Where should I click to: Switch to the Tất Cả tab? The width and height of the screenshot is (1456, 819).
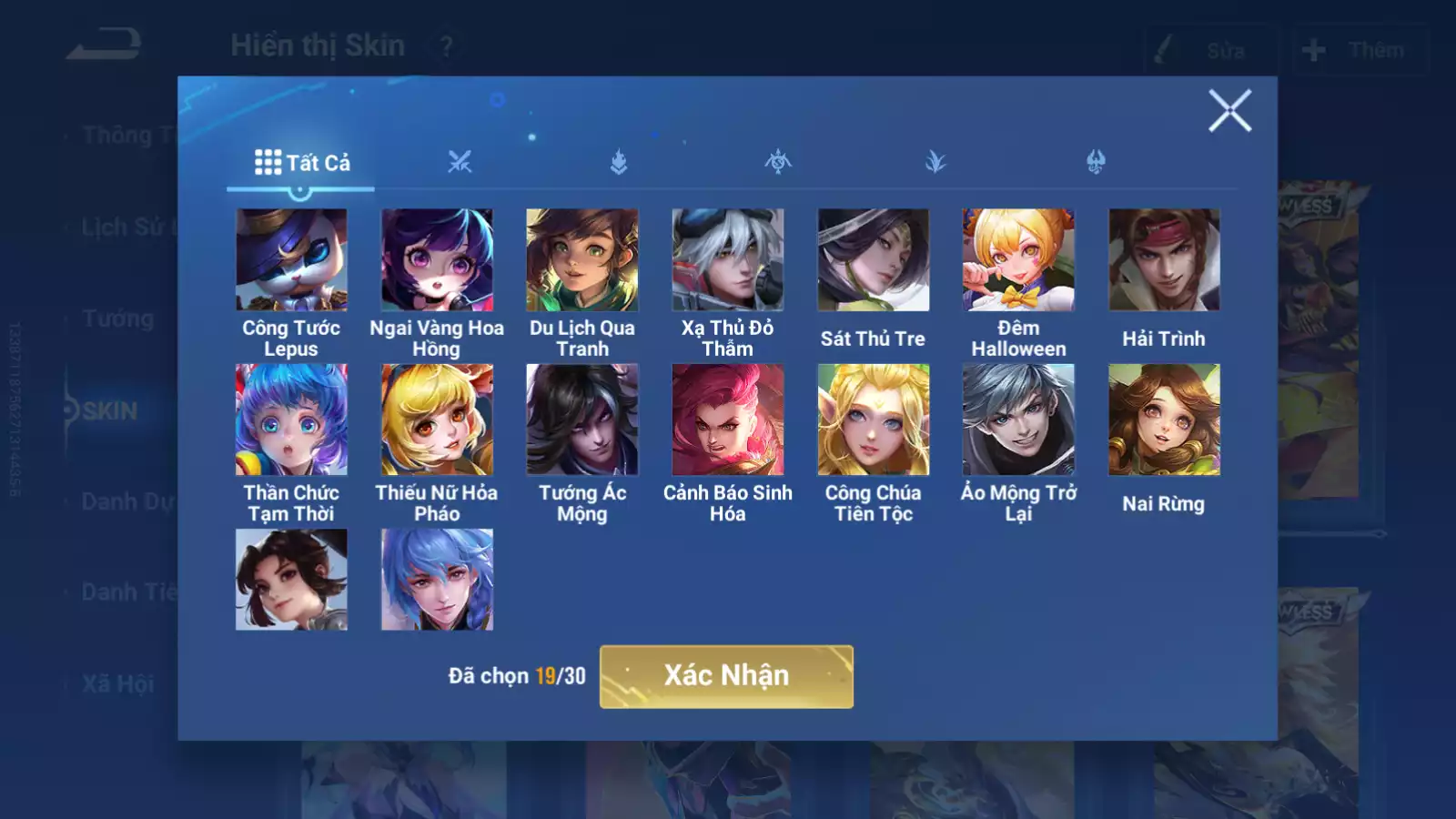coord(301,163)
